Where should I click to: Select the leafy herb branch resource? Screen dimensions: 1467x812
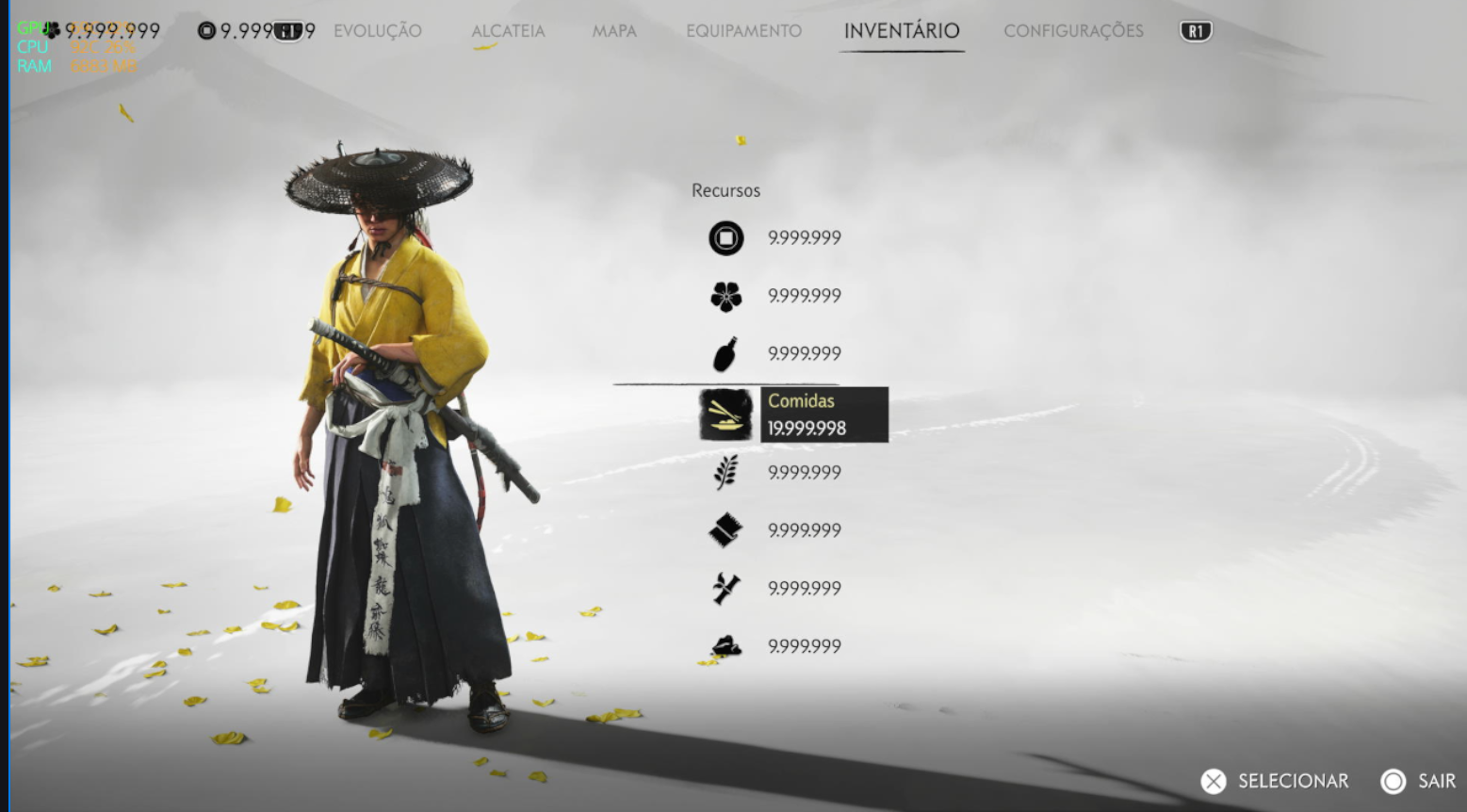point(726,472)
